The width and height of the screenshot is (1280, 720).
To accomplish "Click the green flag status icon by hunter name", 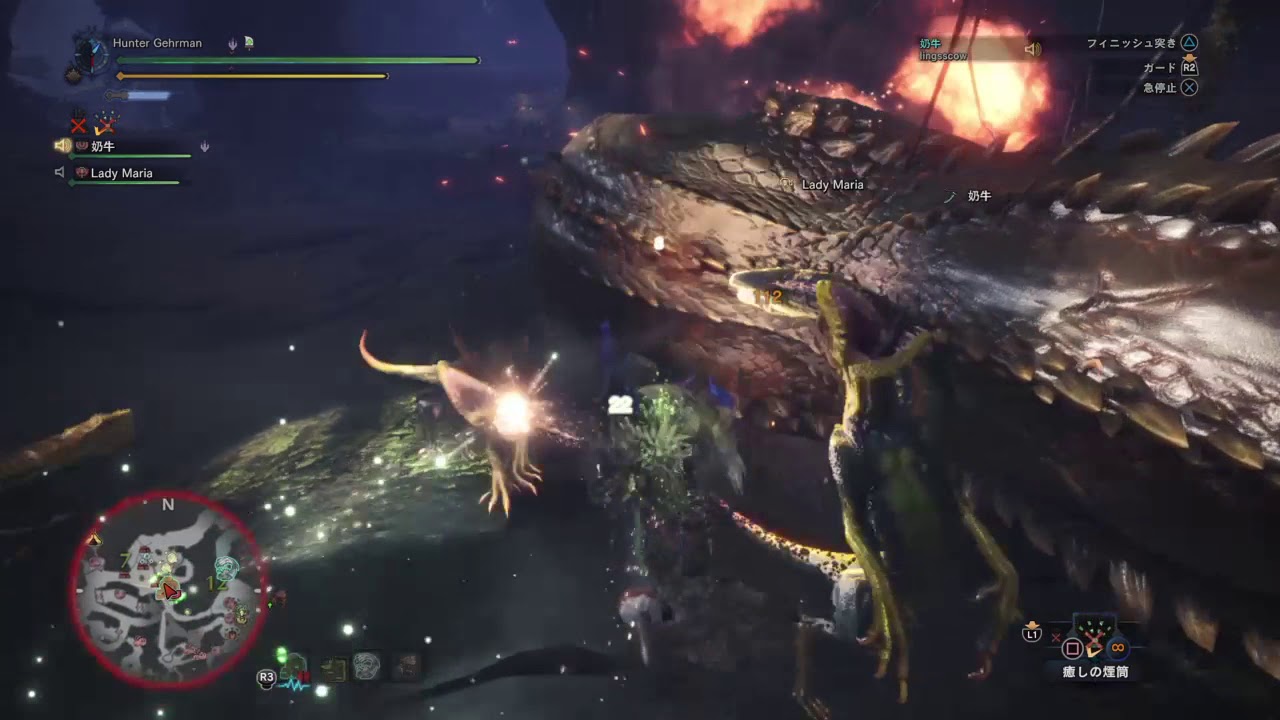I will [248, 43].
